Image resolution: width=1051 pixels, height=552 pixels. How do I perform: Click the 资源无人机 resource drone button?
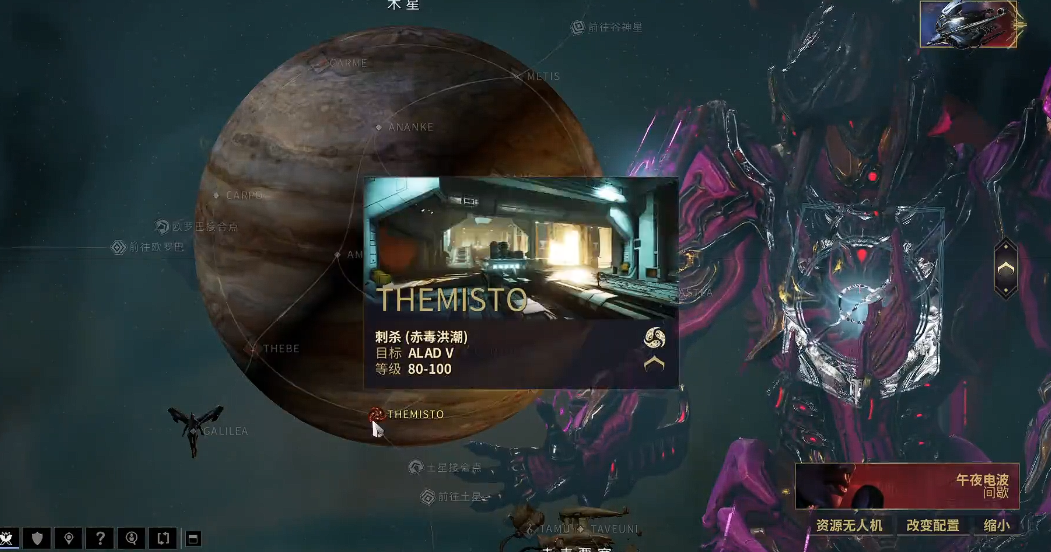pos(849,525)
